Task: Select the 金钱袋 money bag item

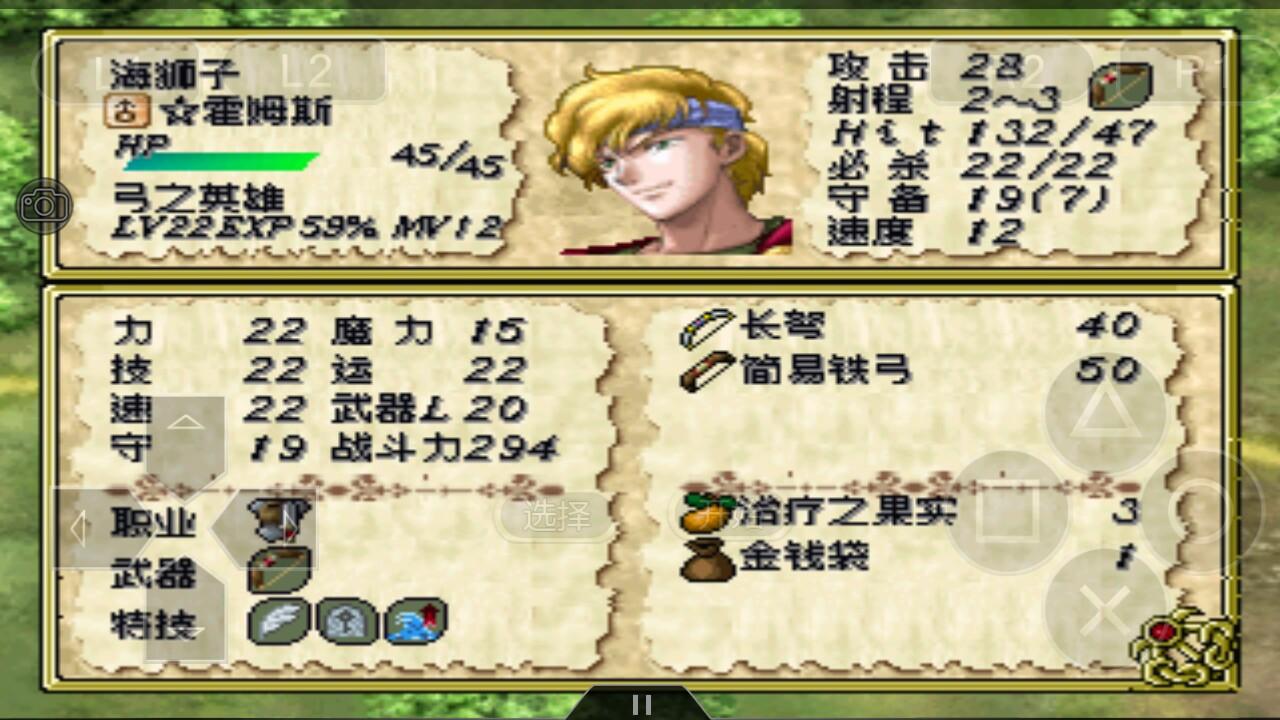Action: coord(804,558)
